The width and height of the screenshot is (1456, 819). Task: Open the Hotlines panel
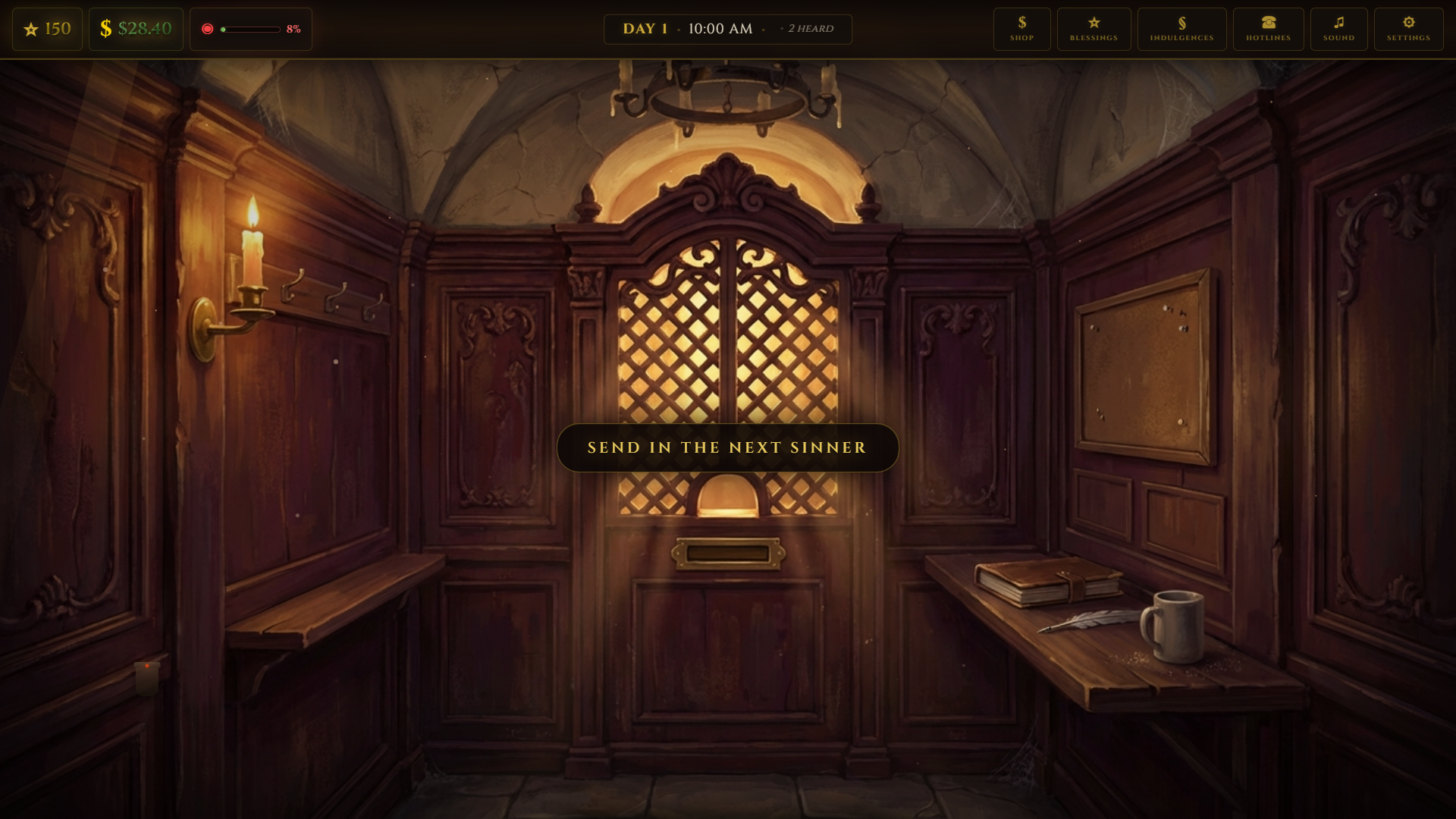tap(1267, 29)
